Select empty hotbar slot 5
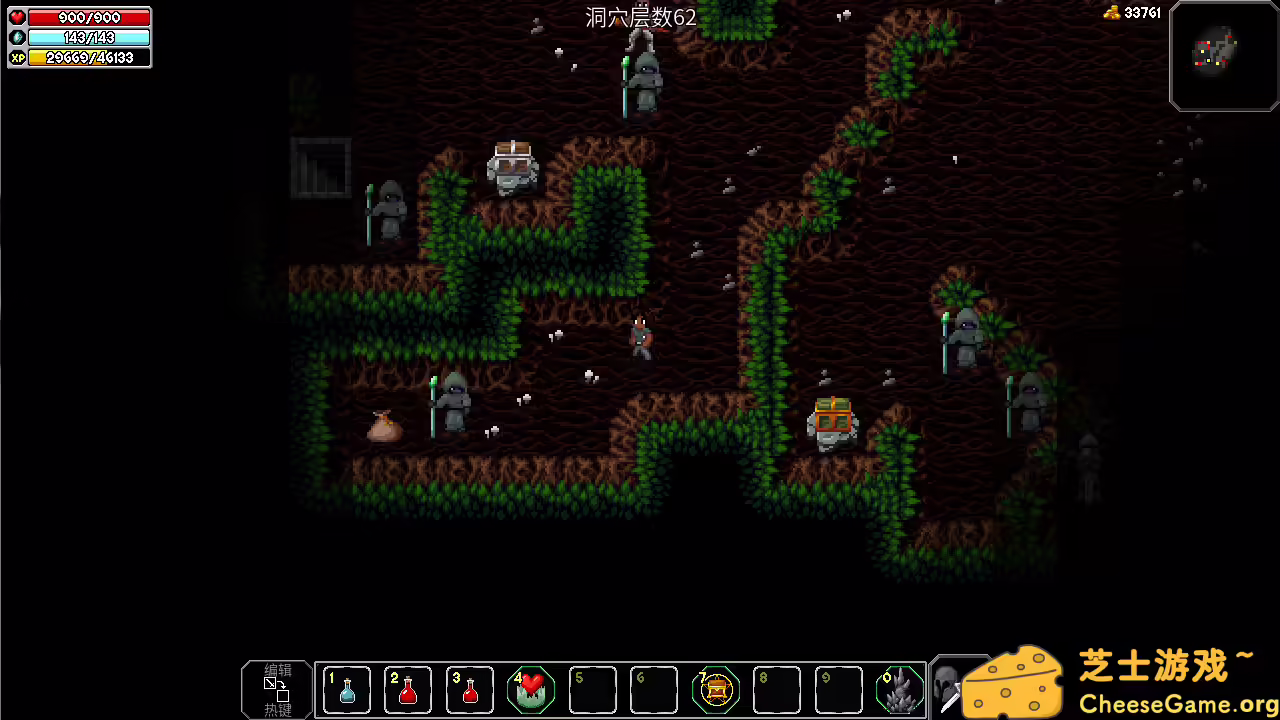 [593, 690]
